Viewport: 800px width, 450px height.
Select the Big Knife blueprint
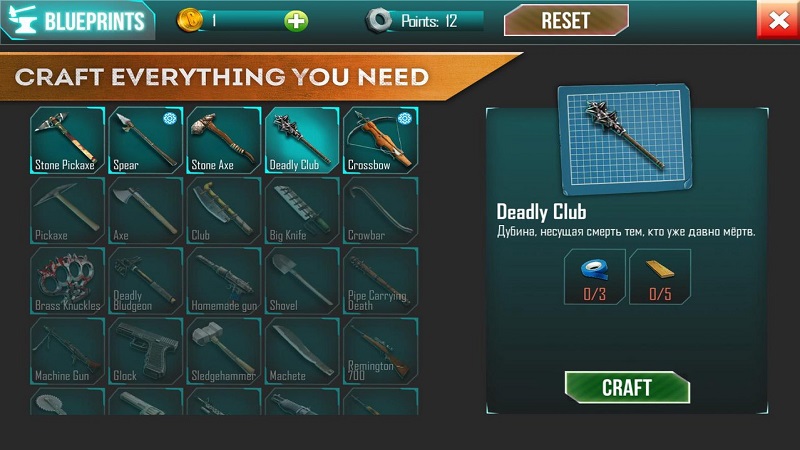coord(300,210)
